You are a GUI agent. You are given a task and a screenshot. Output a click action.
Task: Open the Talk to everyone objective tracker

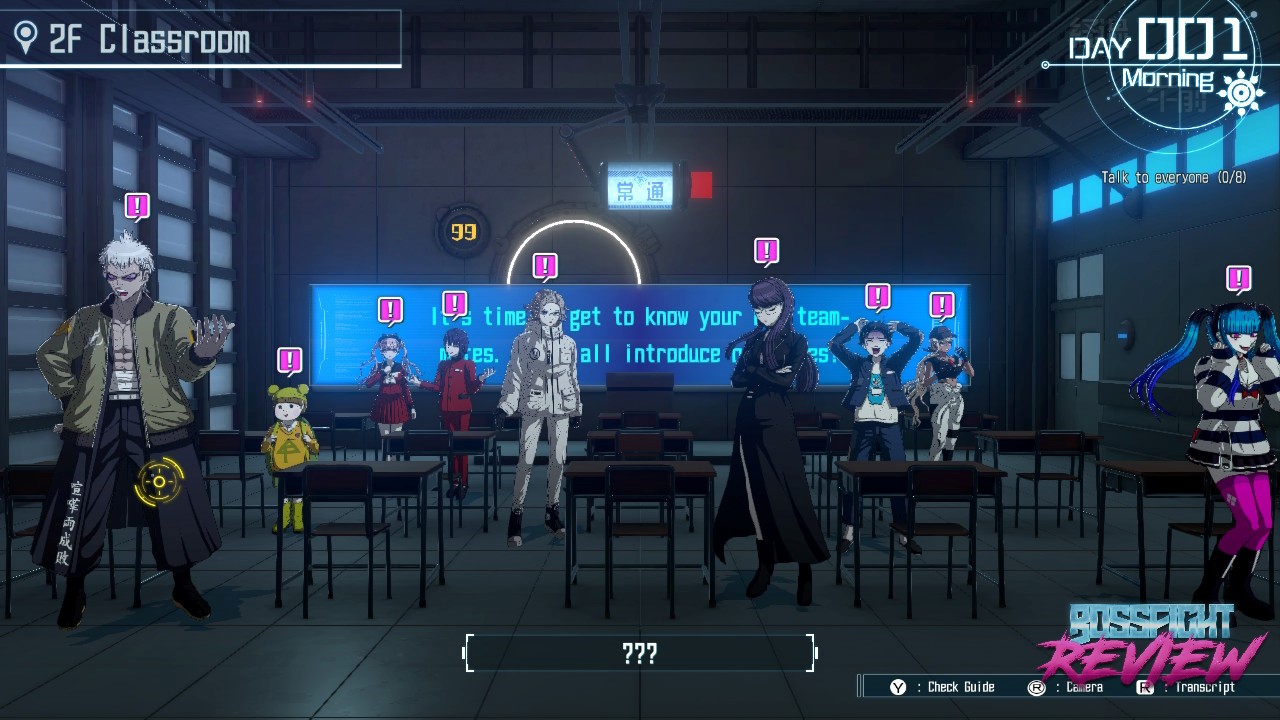(1173, 178)
